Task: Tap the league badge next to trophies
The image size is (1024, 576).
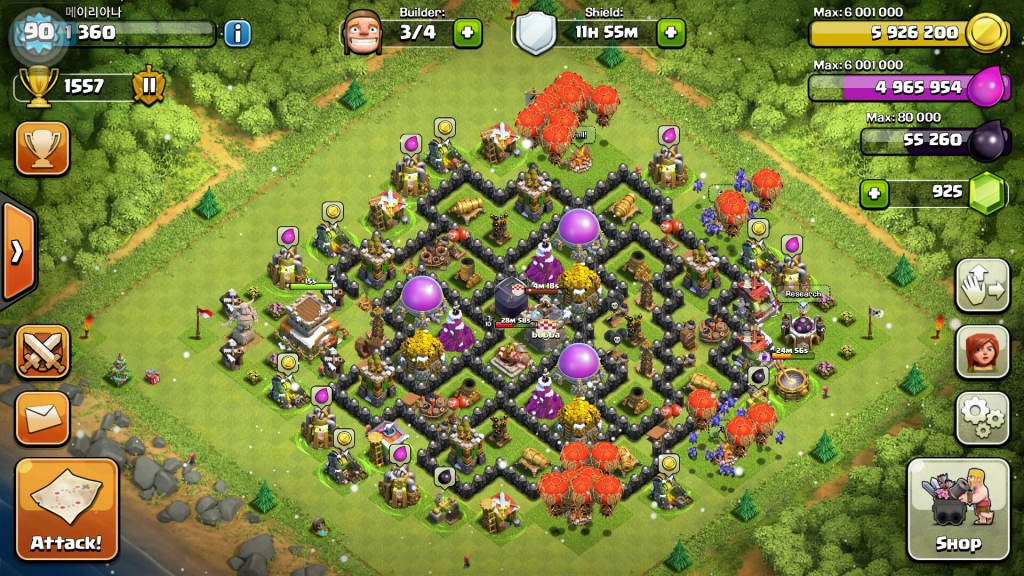Action: (x=148, y=86)
